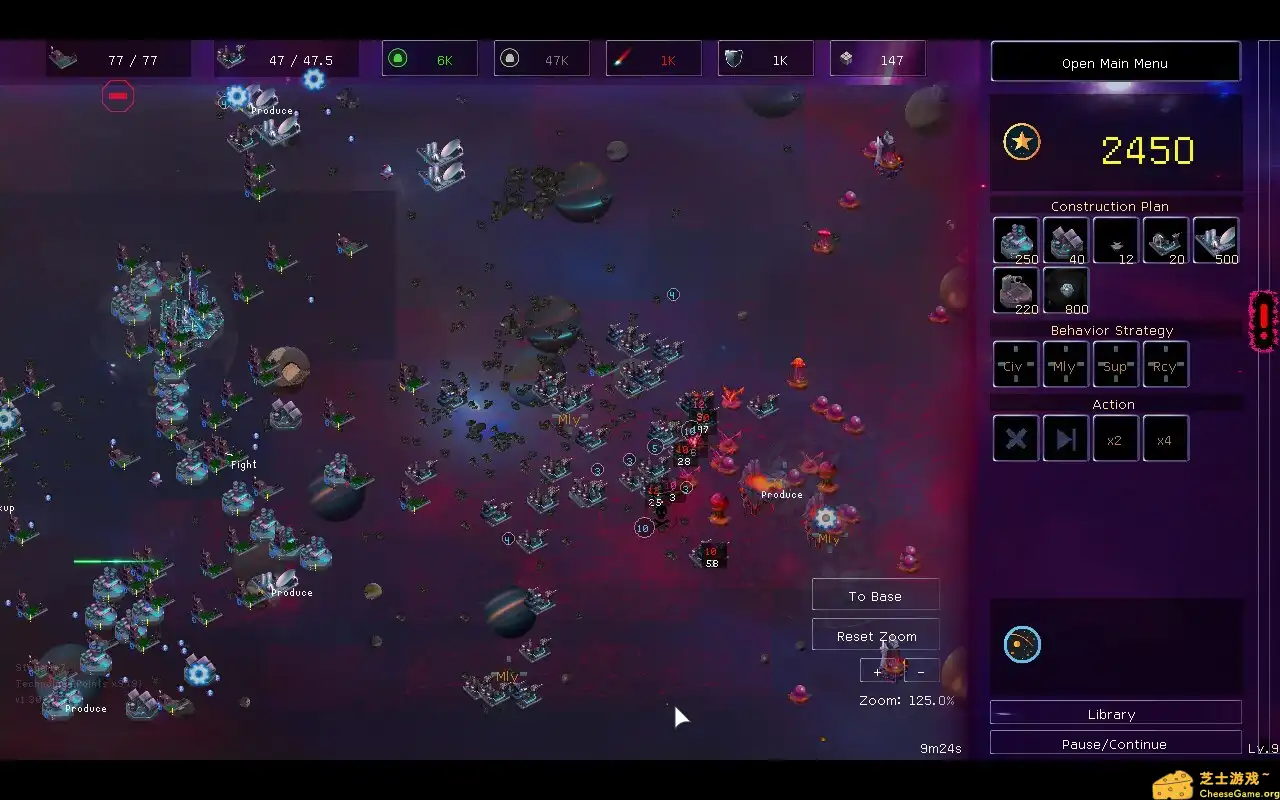Select the 500-cost factory building blueprint
1280x800 pixels.
(x=1215, y=240)
